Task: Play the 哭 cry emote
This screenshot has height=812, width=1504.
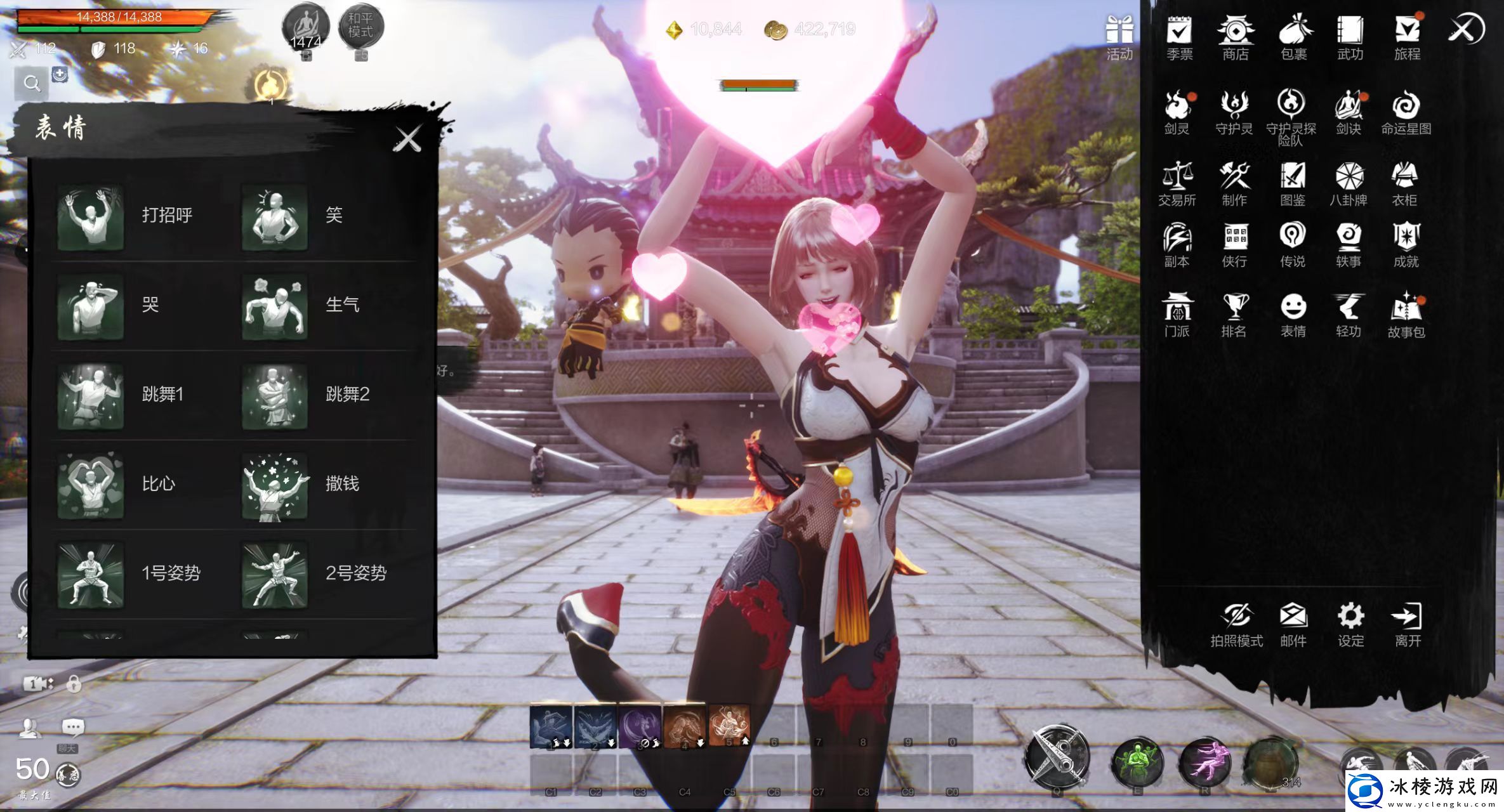Action: point(91,306)
